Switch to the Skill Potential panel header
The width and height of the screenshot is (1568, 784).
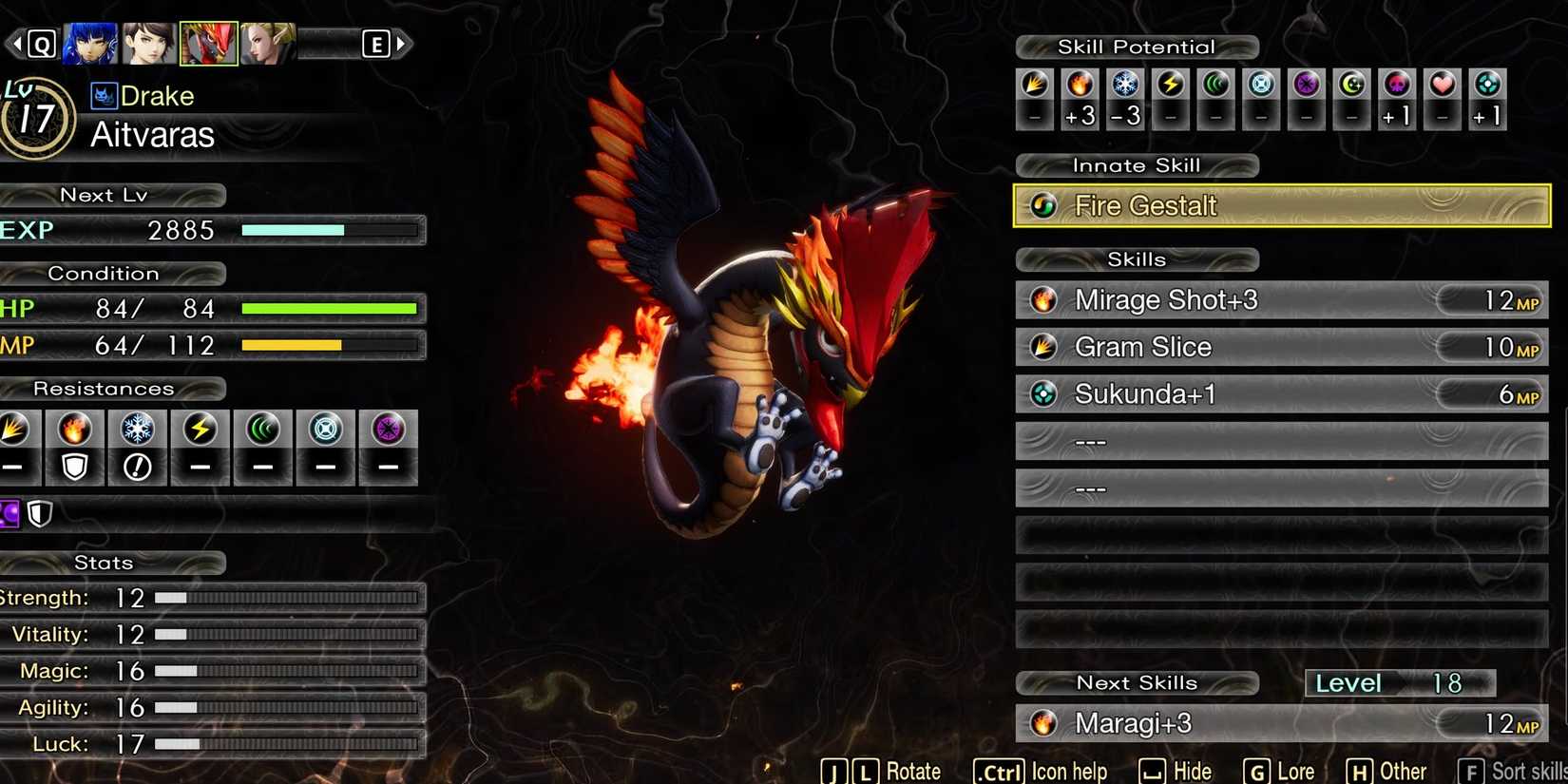pos(1137,46)
